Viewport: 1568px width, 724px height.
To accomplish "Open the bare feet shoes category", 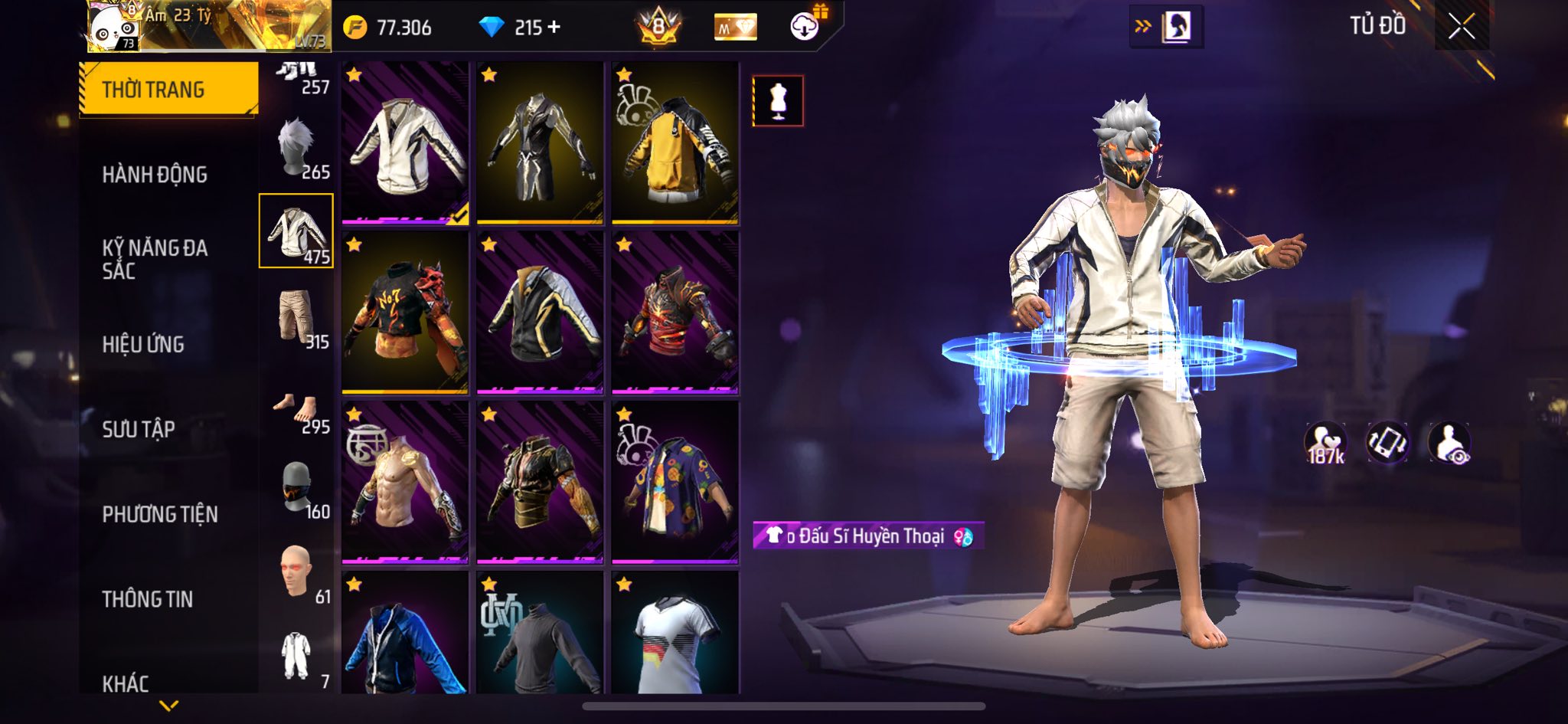I will (296, 412).
